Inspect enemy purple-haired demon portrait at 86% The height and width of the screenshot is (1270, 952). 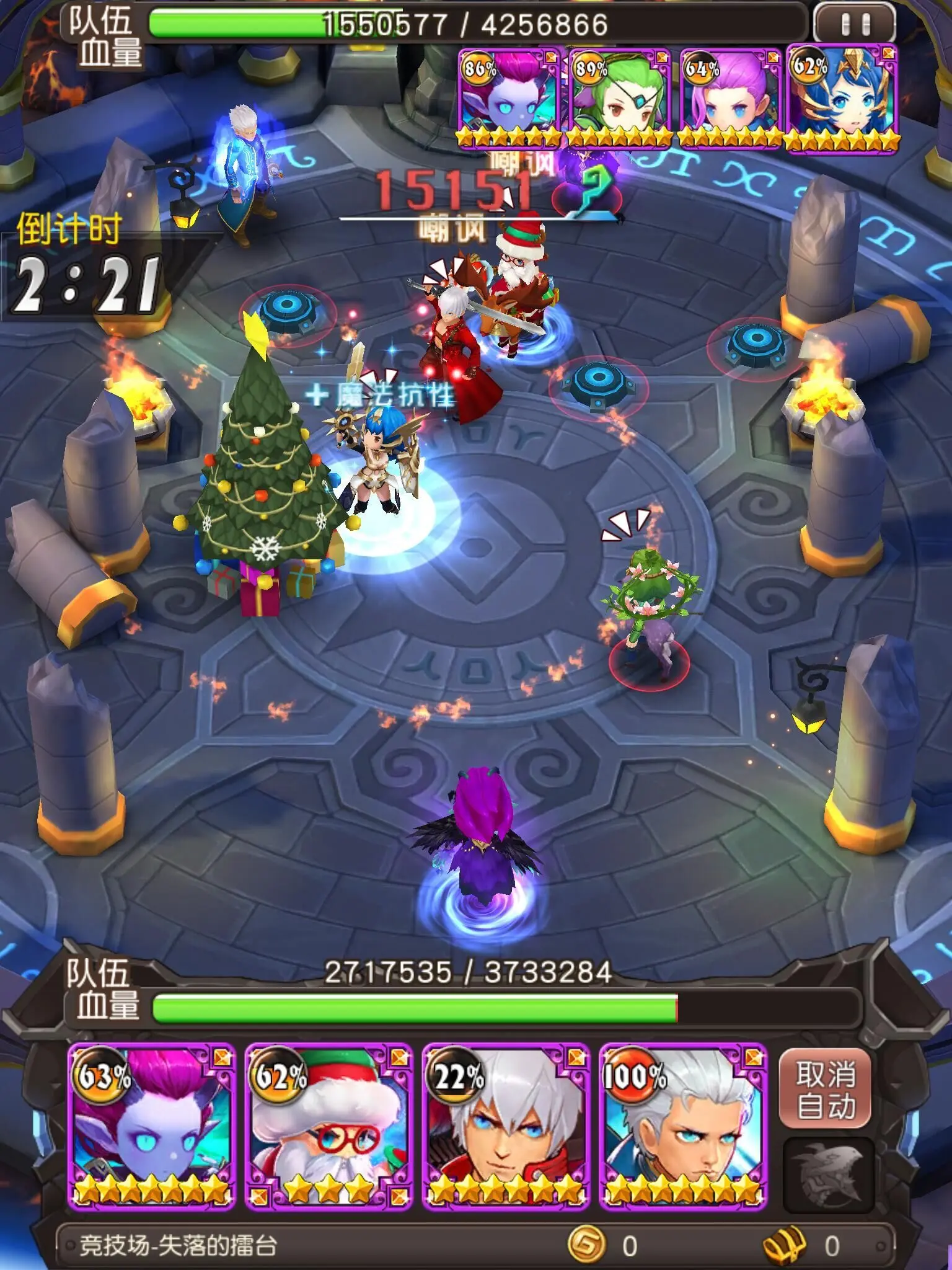coord(509,99)
